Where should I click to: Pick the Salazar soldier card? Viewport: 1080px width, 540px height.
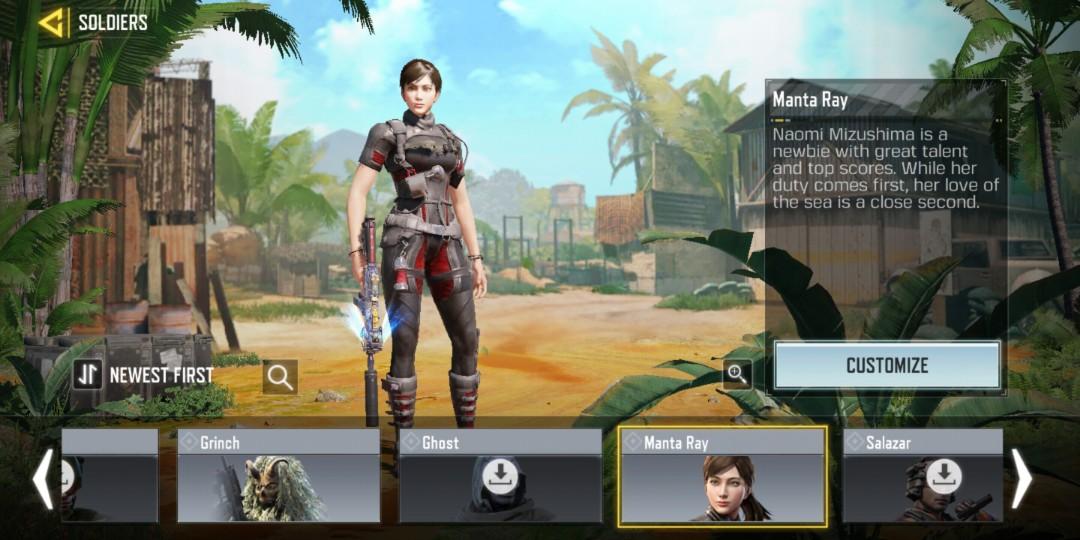click(922, 476)
